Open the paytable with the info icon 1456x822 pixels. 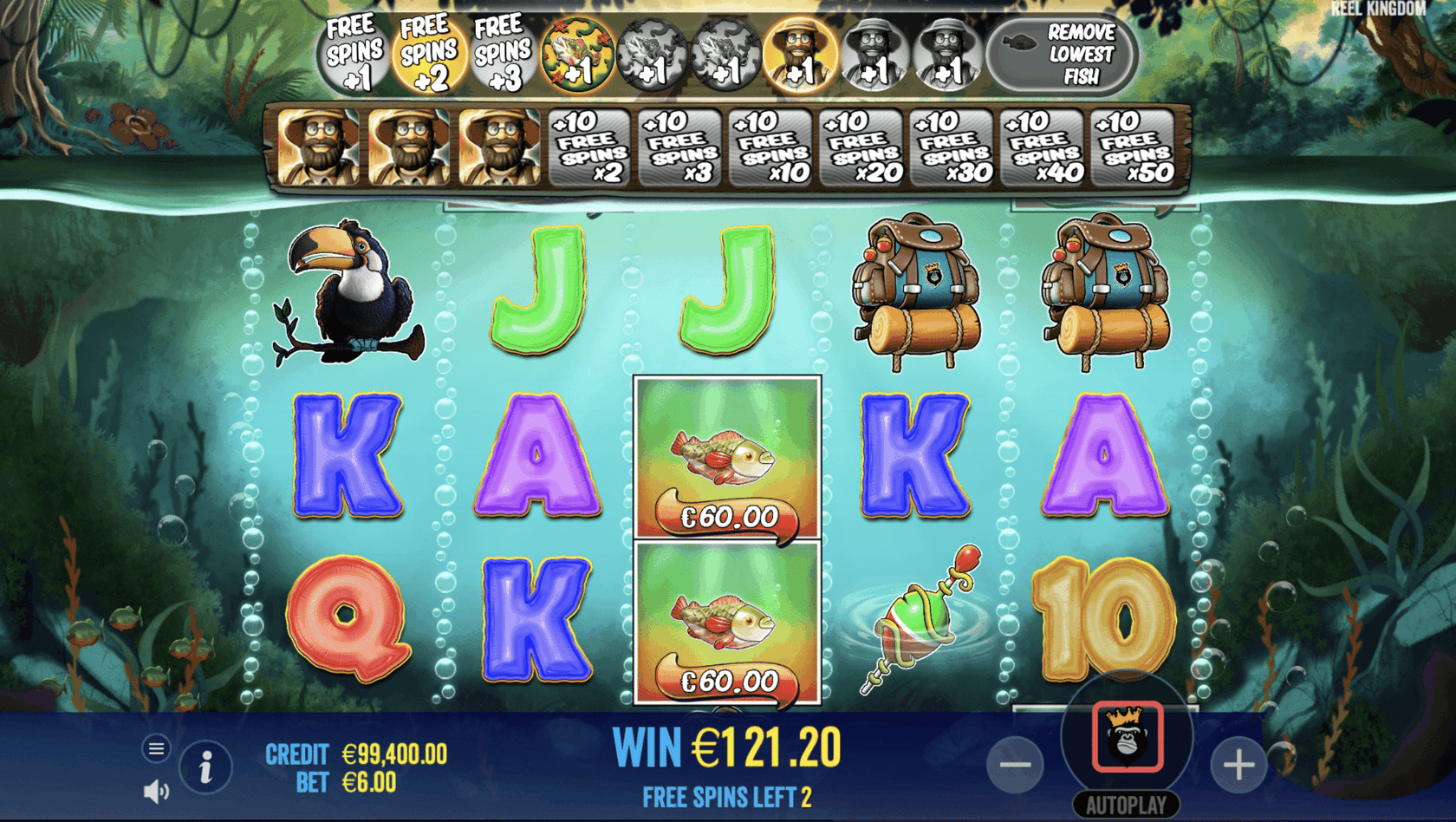pos(205,767)
